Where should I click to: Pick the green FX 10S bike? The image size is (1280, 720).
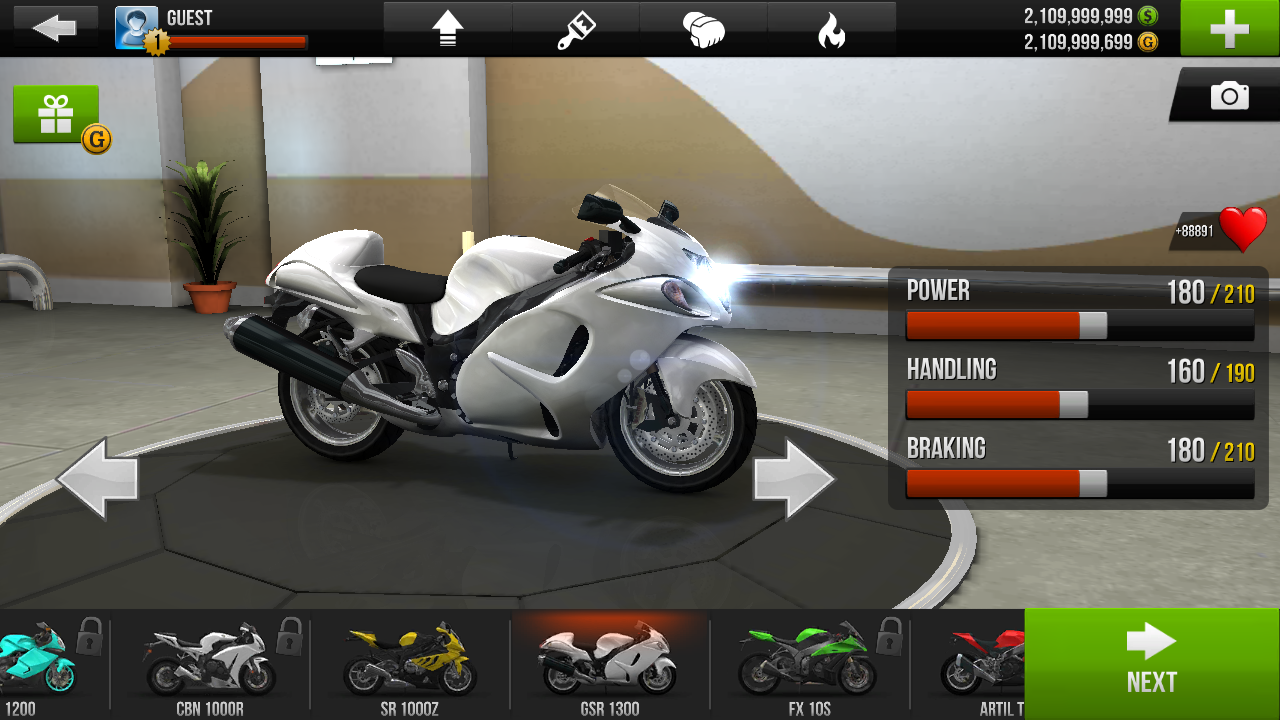pos(809,662)
